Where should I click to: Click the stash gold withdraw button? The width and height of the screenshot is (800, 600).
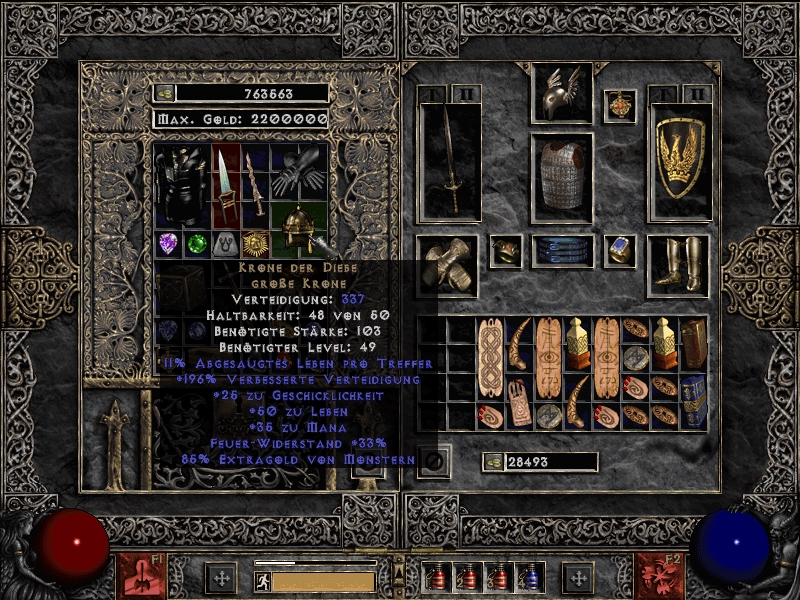[x=163, y=93]
